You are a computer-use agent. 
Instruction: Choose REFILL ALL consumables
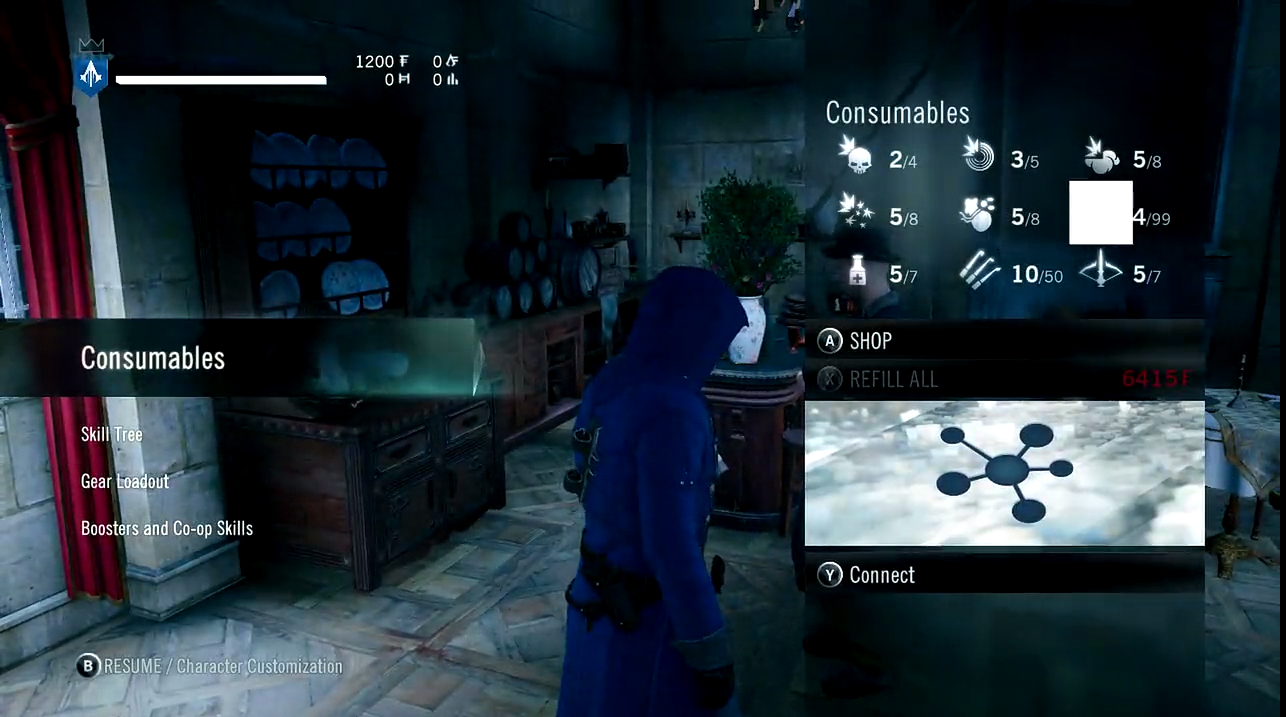pos(894,379)
